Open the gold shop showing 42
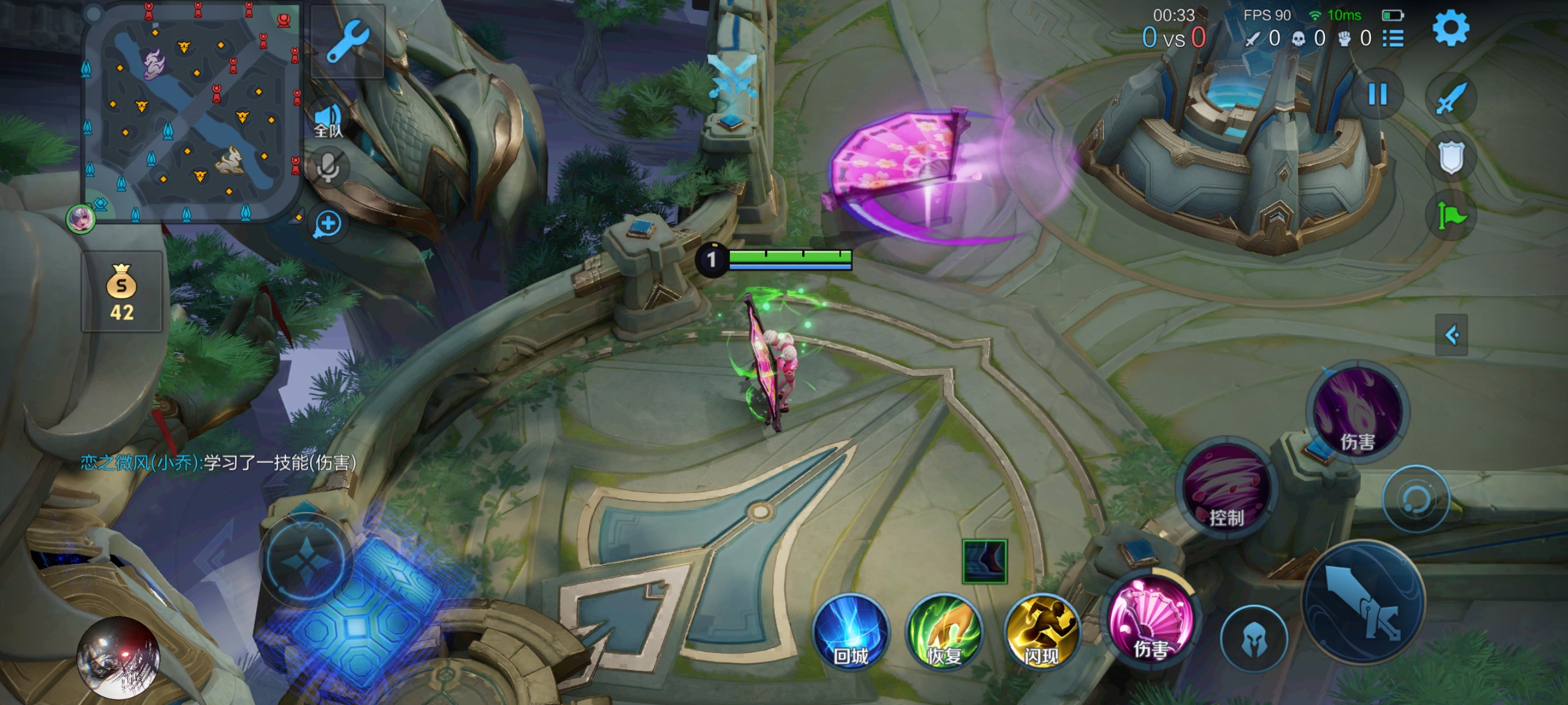This screenshot has width=1568, height=705. tap(122, 292)
